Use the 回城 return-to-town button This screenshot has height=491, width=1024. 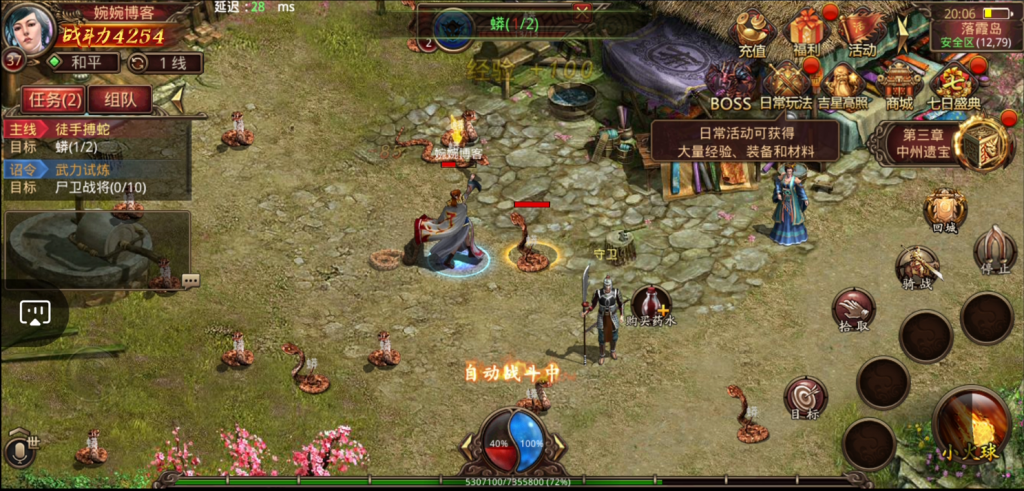click(944, 211)
